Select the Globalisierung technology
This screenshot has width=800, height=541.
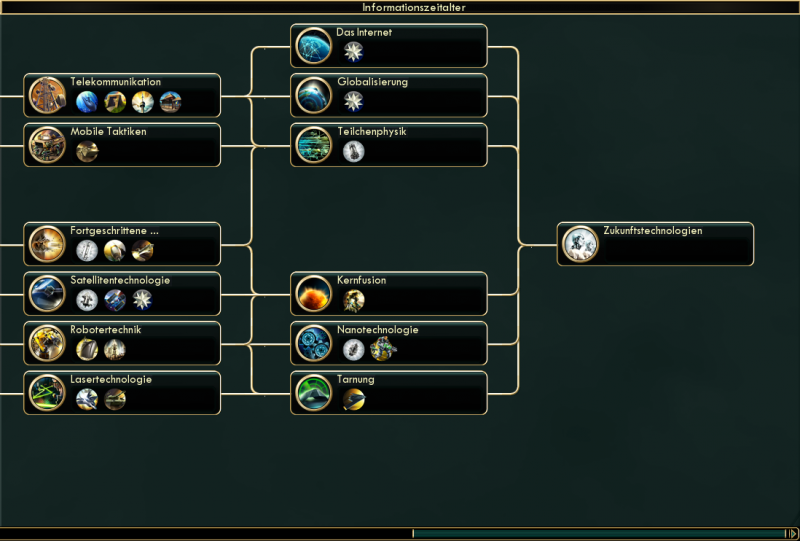point(390,94)
